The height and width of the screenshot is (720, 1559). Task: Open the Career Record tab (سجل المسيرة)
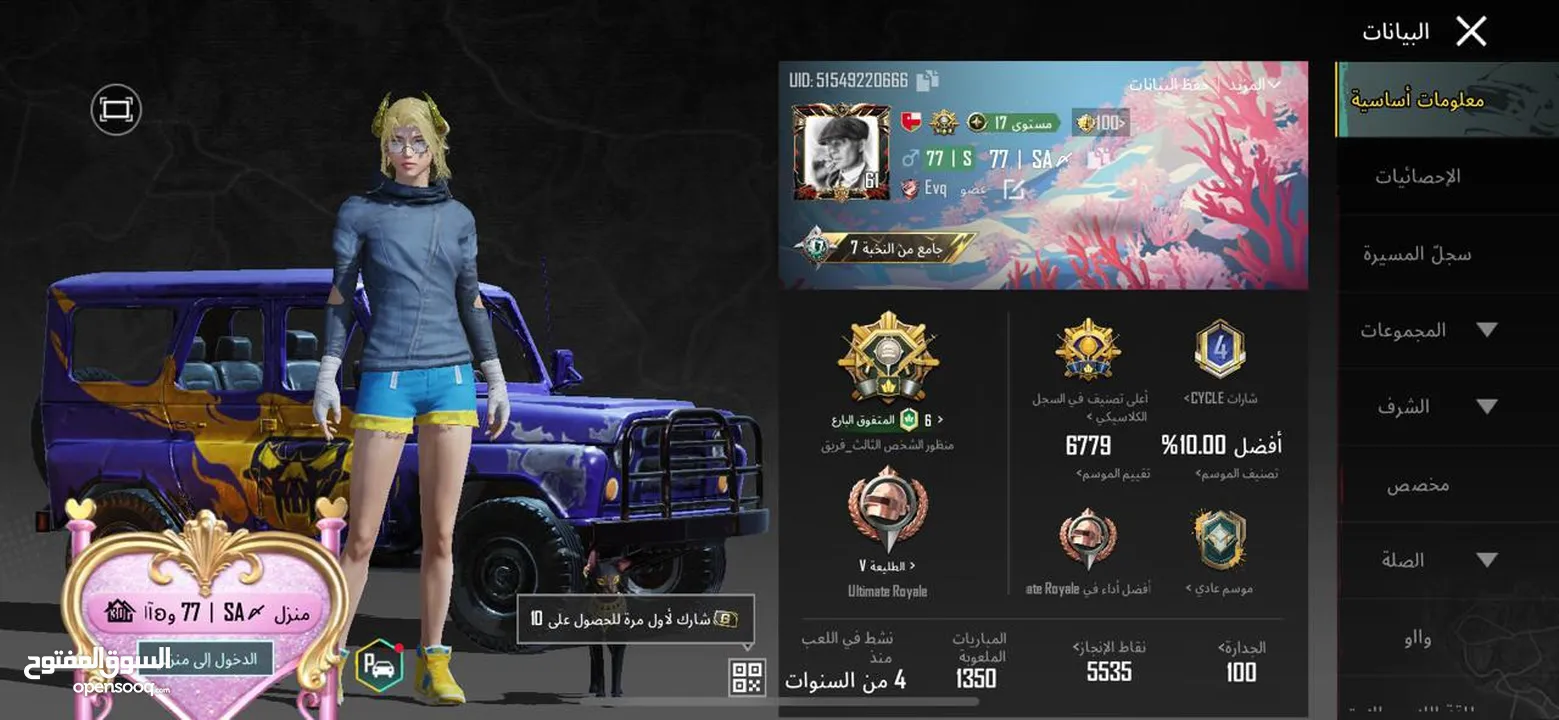pyautogui.click(x=1417, y=254)
